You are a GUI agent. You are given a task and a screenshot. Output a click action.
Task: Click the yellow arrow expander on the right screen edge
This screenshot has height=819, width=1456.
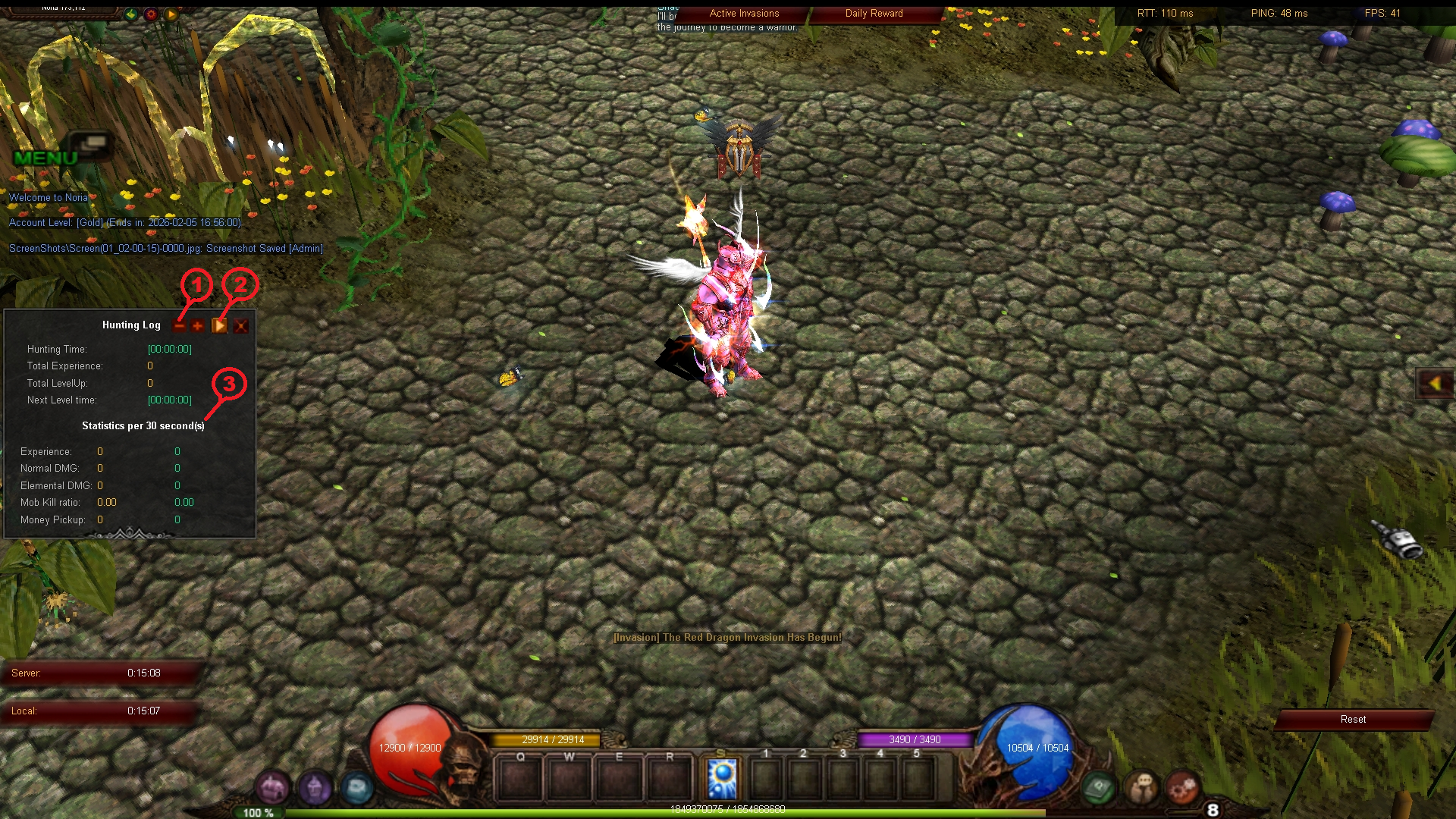click(x=1435, y=383)
